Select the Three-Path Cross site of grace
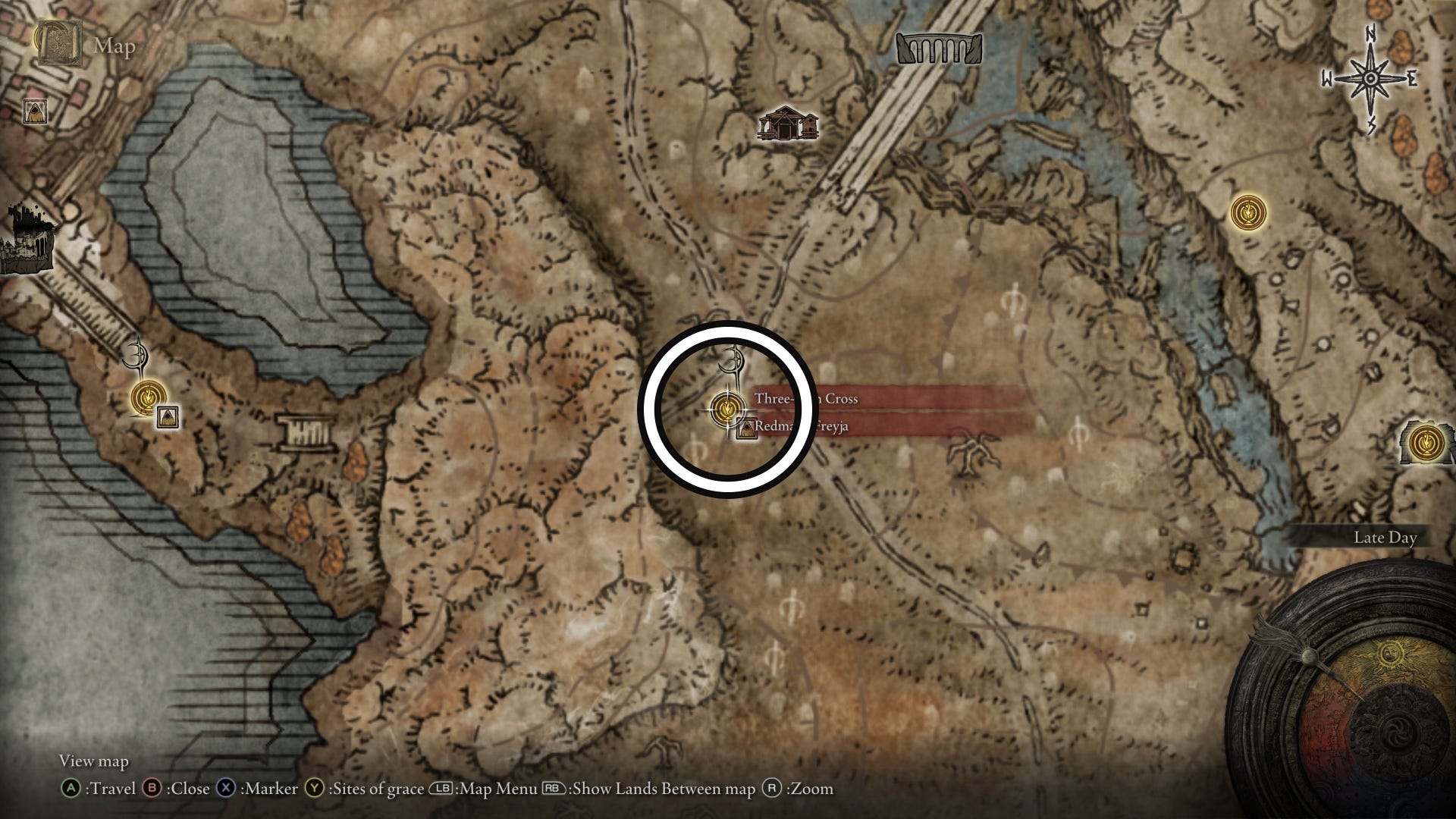 pos(726,409)
